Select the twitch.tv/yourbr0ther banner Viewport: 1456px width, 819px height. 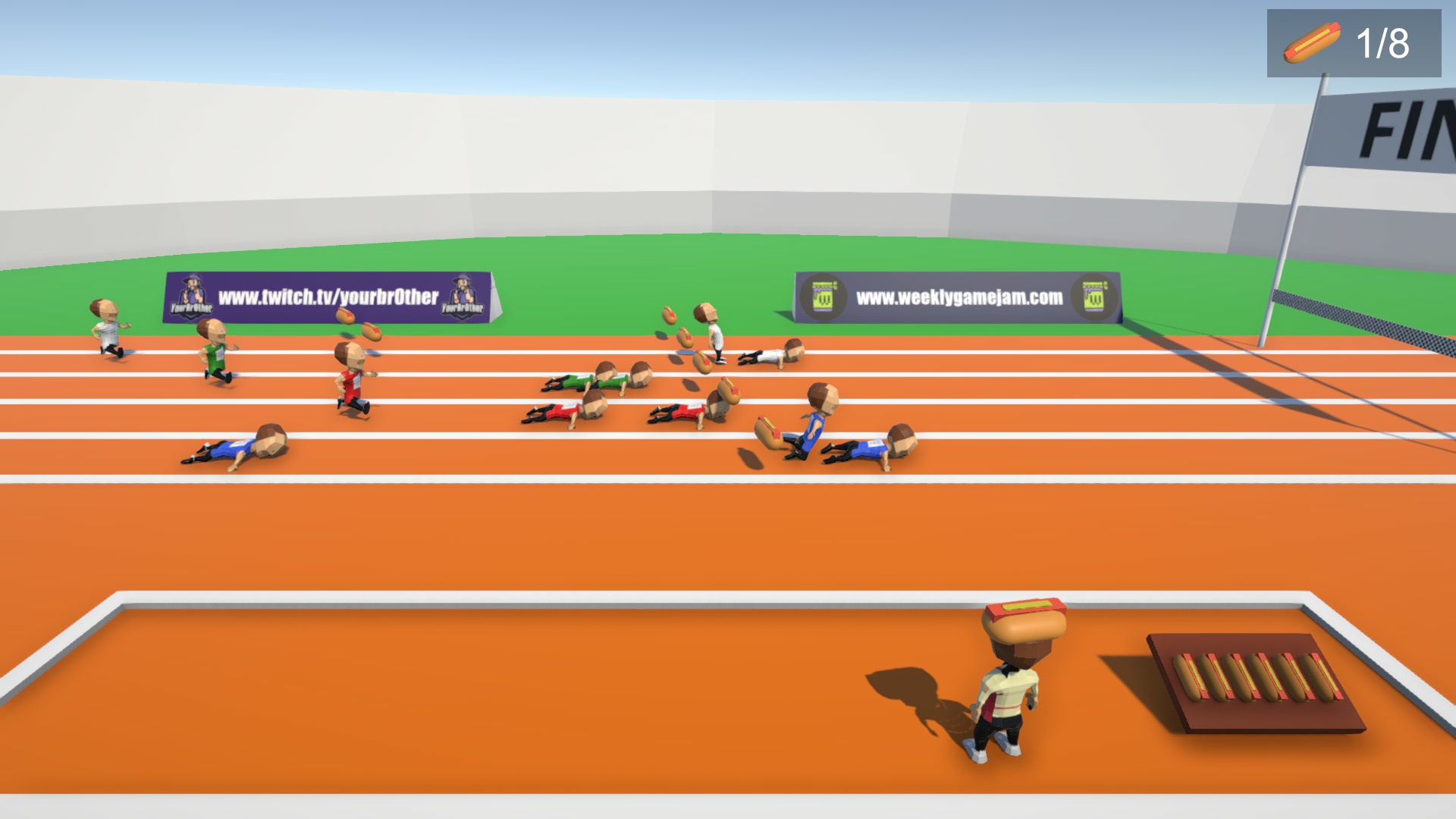[x=328, y=298]
